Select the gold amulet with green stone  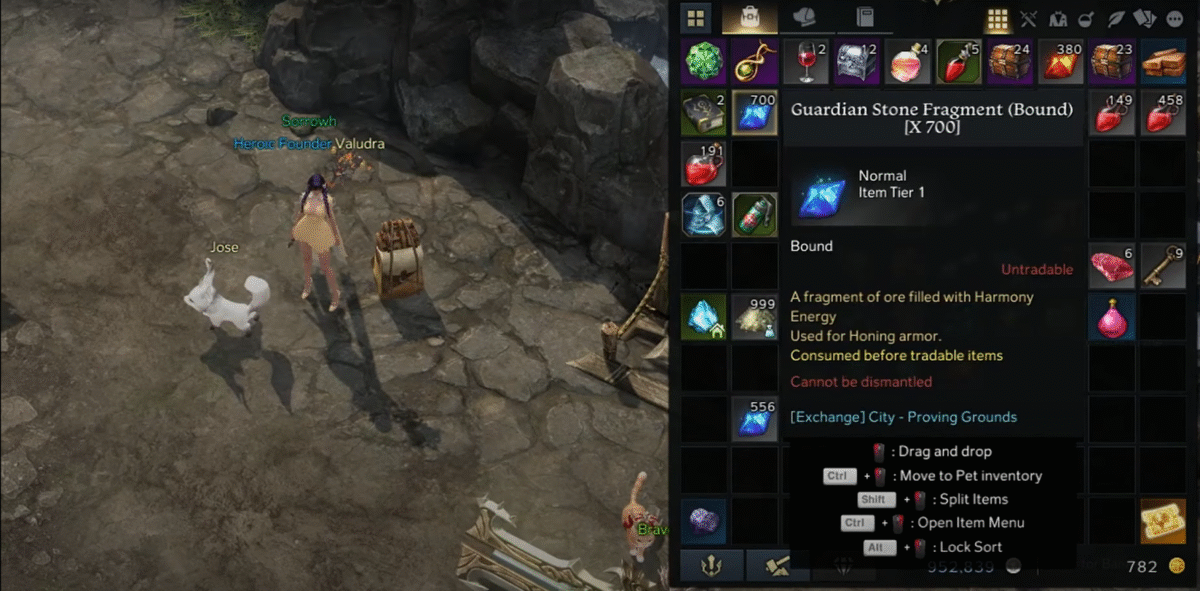coord(755,61)
